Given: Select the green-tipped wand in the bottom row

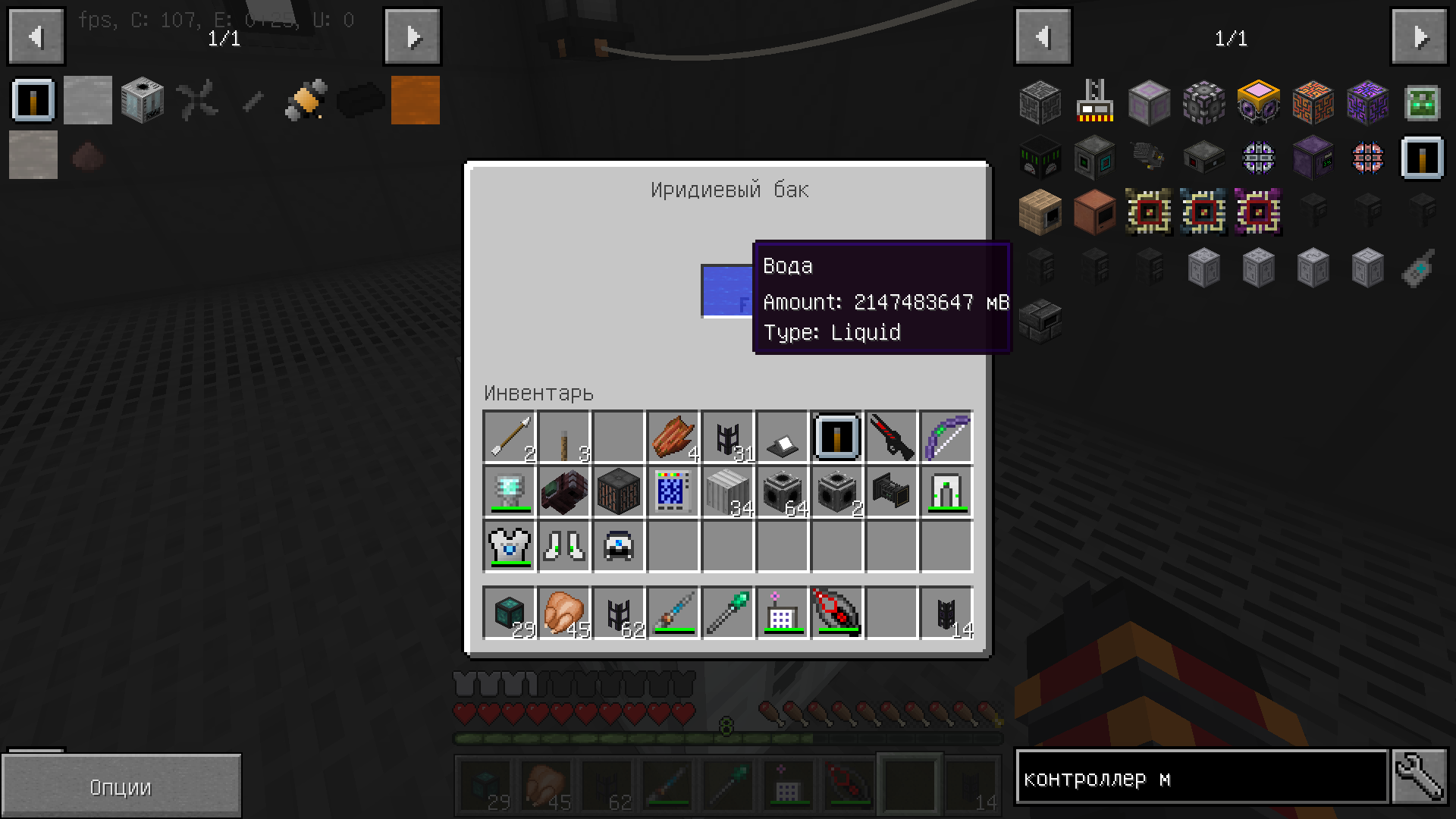Looking at the screenshot, I should tap(727, 613).
